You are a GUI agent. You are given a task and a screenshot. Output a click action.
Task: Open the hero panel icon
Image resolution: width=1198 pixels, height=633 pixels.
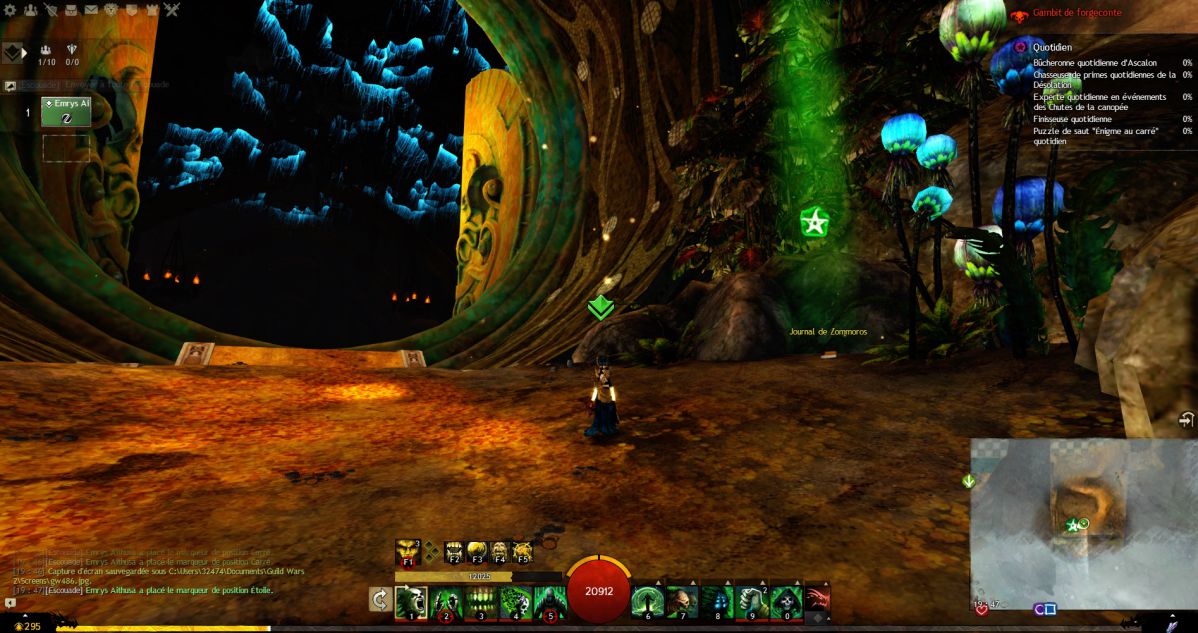pos(50,10)
